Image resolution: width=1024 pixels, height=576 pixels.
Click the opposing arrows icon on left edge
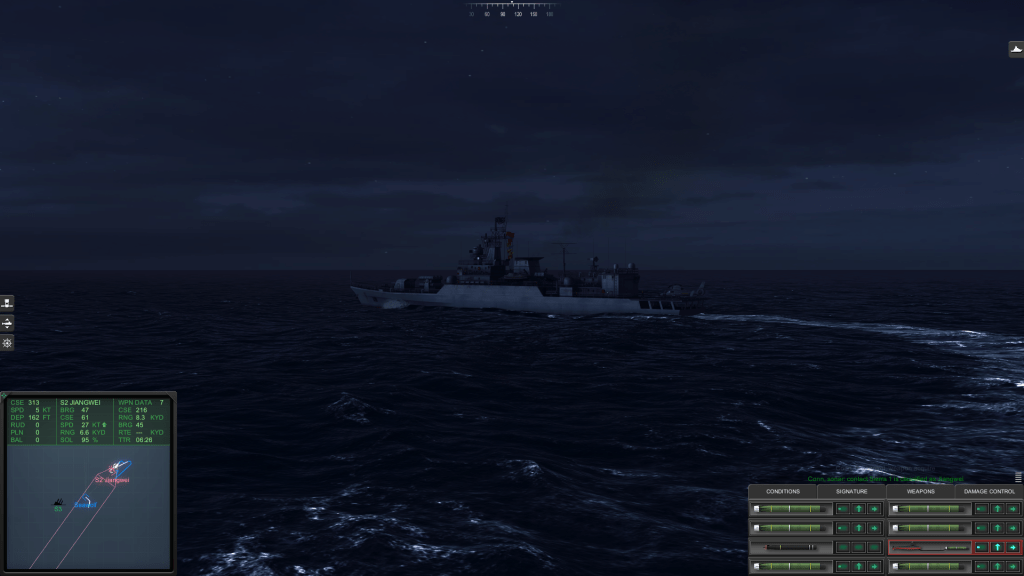[x=7, y=323]
